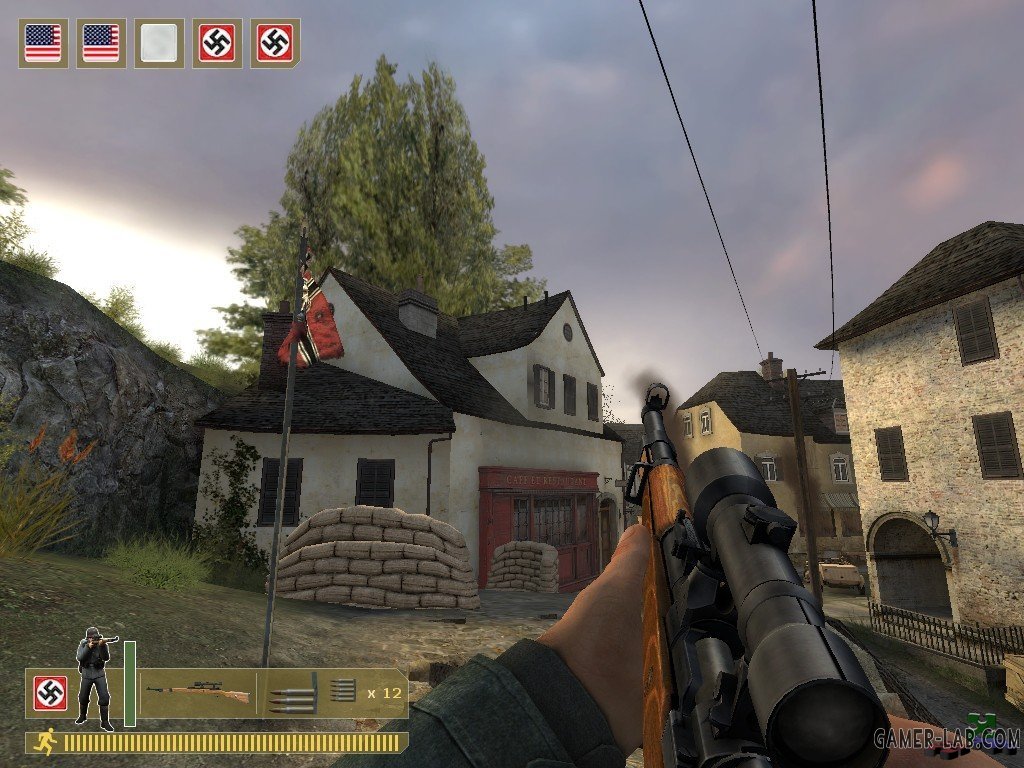The image size is (1024, 768).
Task: Open the gamer-lab.com watermark link
Action: click(x=946, y=738)
